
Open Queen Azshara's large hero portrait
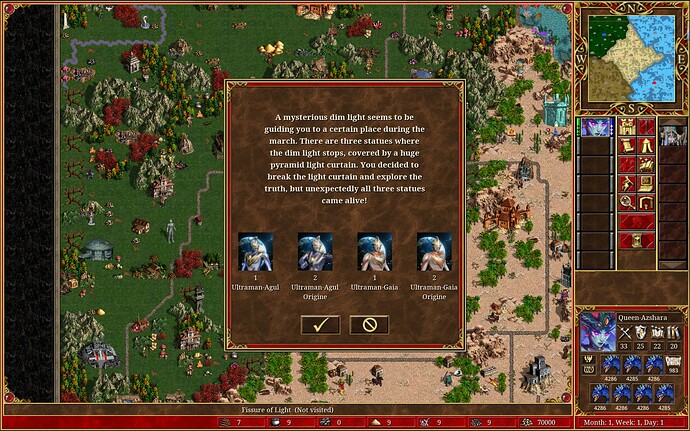597,330
